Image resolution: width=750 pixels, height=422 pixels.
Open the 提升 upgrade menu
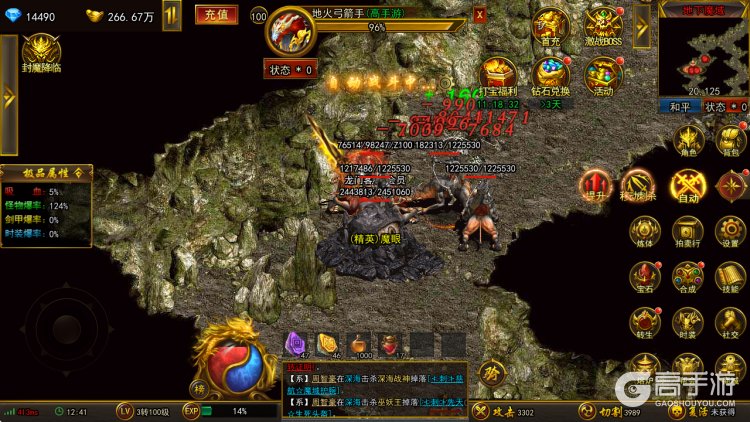tap(596, 186)
